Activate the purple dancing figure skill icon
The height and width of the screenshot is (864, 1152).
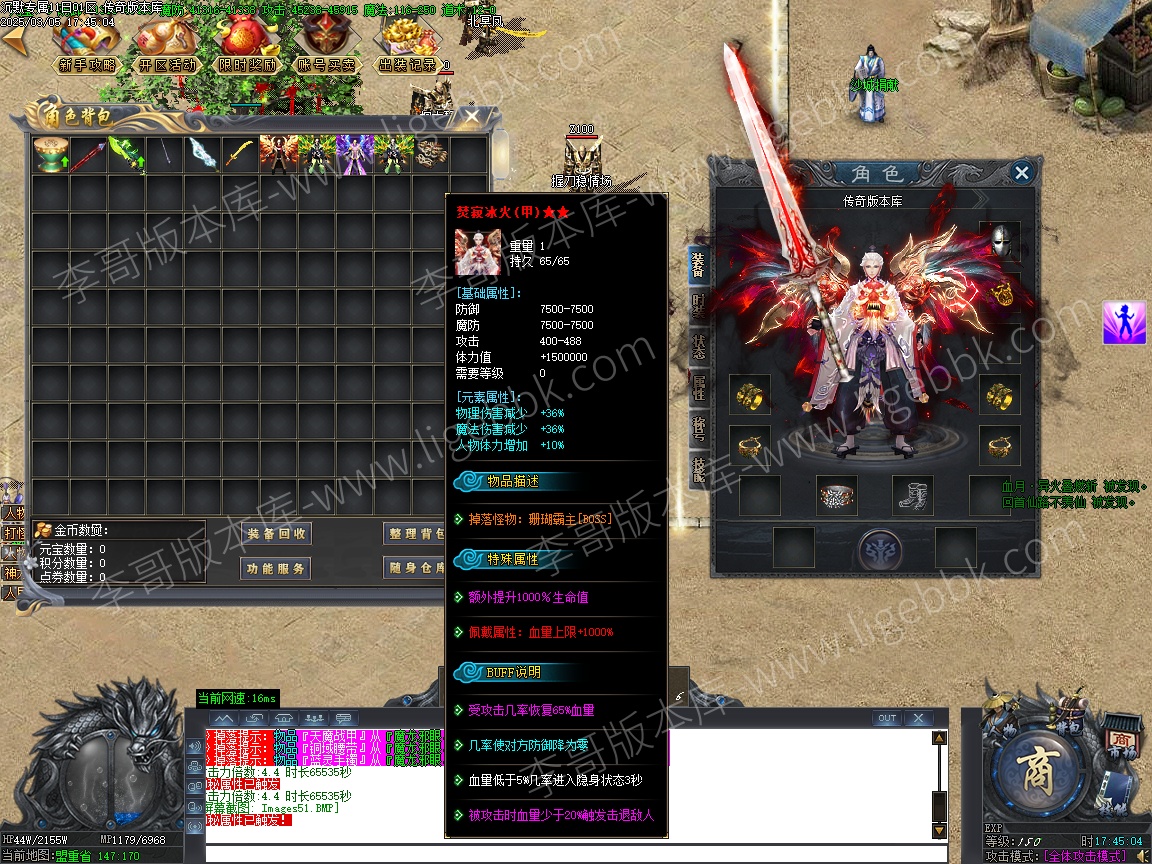pyautogui.click(x=1124, y=323)
